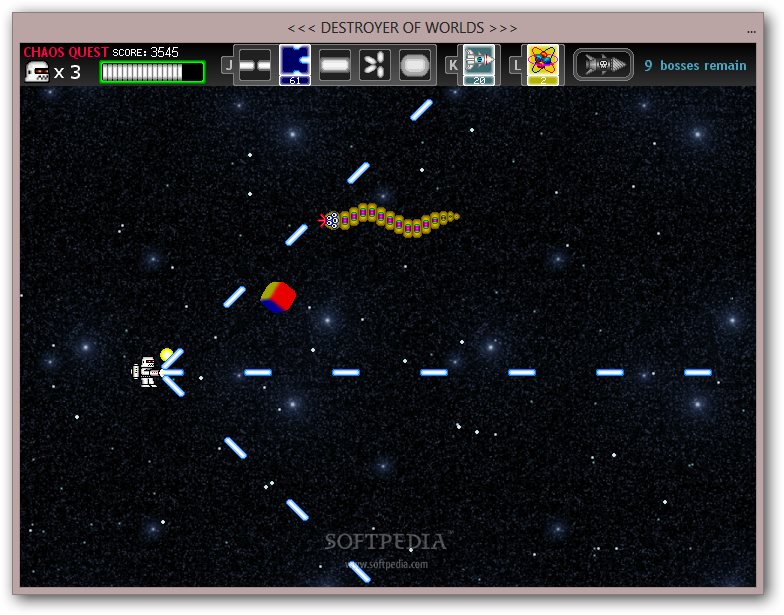Screen dimensions: 784x615
Task: Pick the three-way spread shot weapon
Action: coord(375,66)
